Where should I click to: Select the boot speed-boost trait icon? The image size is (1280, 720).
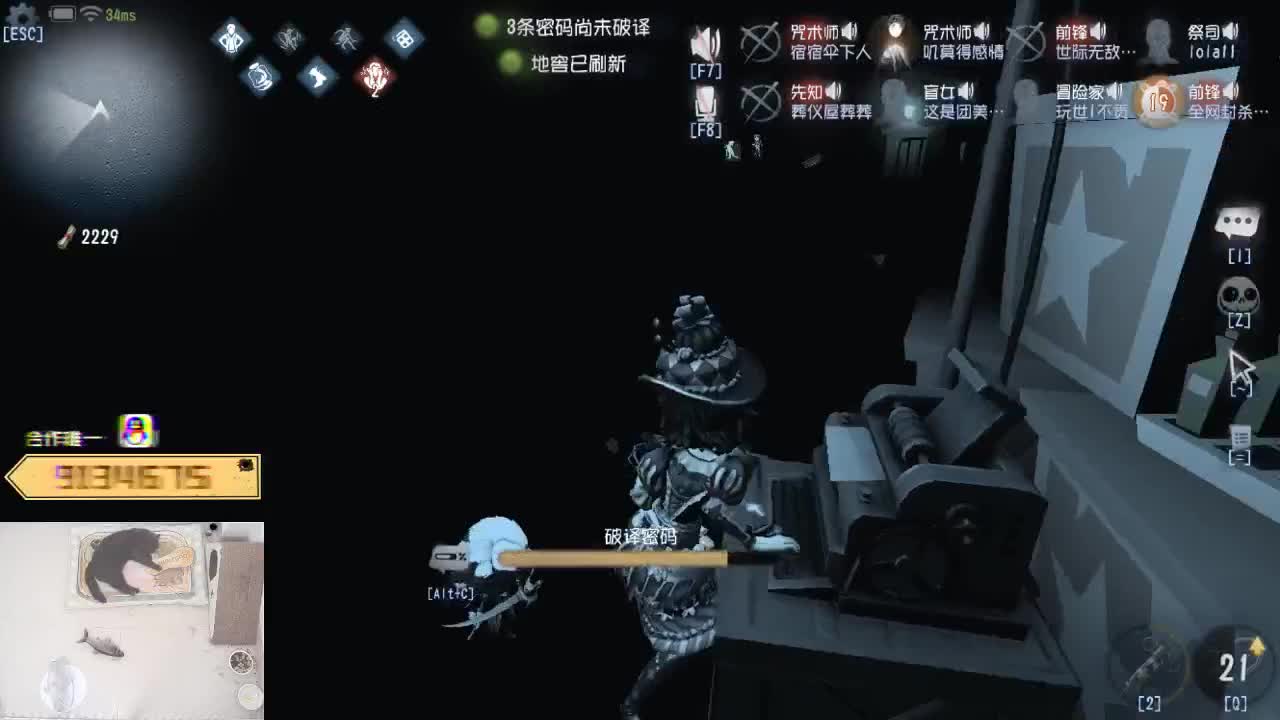point(316,76)
